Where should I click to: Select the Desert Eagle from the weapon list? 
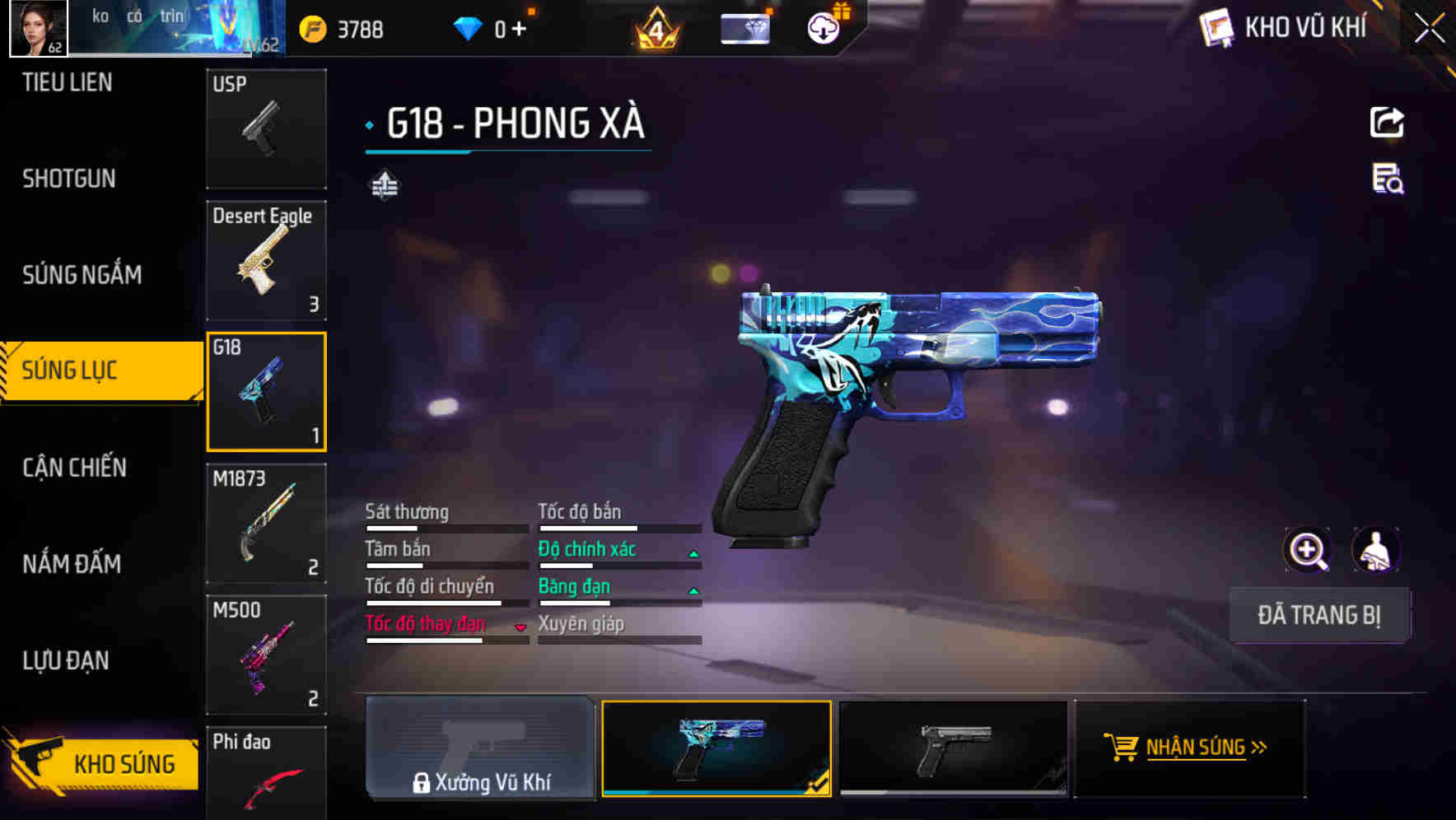pyautogui.click(x=266, y=259)
